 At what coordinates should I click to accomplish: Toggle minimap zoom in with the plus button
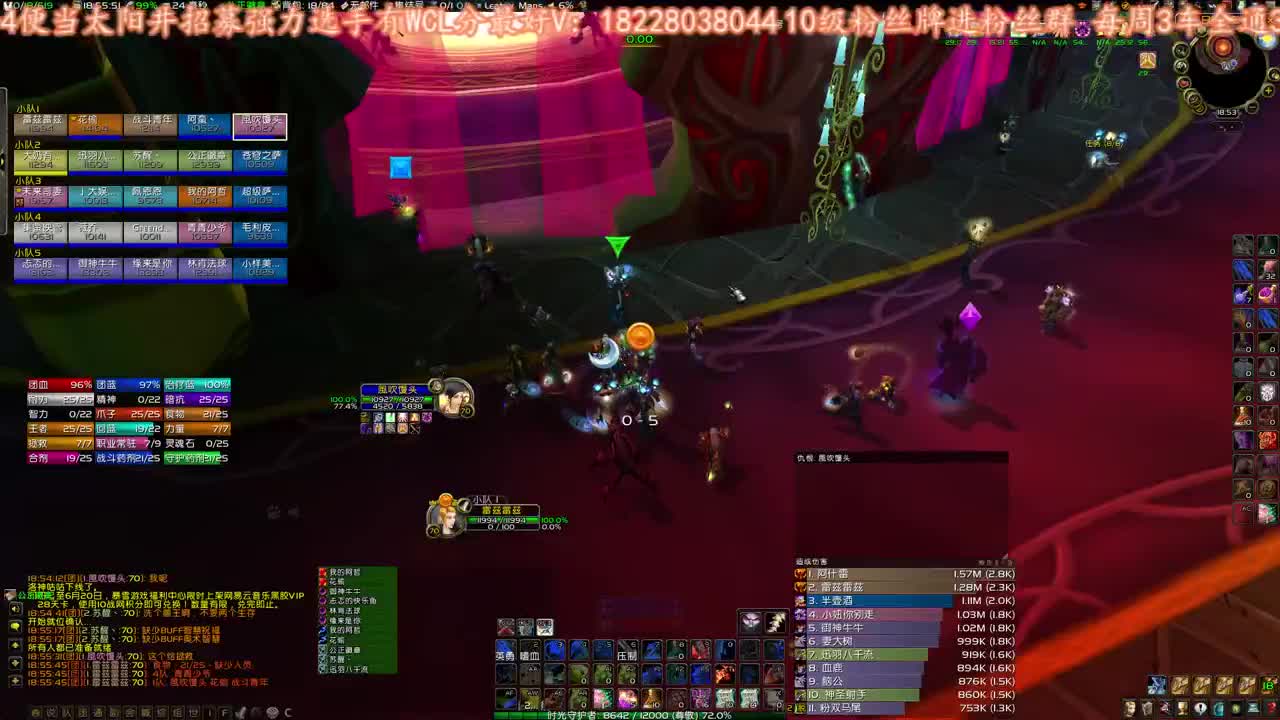1266,90
